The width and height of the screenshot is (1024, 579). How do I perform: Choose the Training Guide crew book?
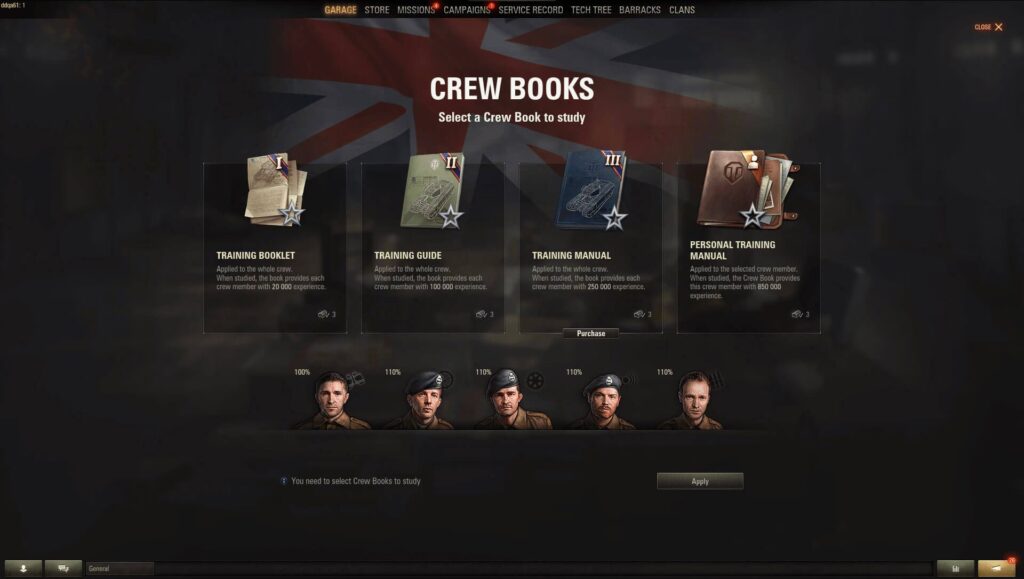pyautogui.click(x=433, y=247)
